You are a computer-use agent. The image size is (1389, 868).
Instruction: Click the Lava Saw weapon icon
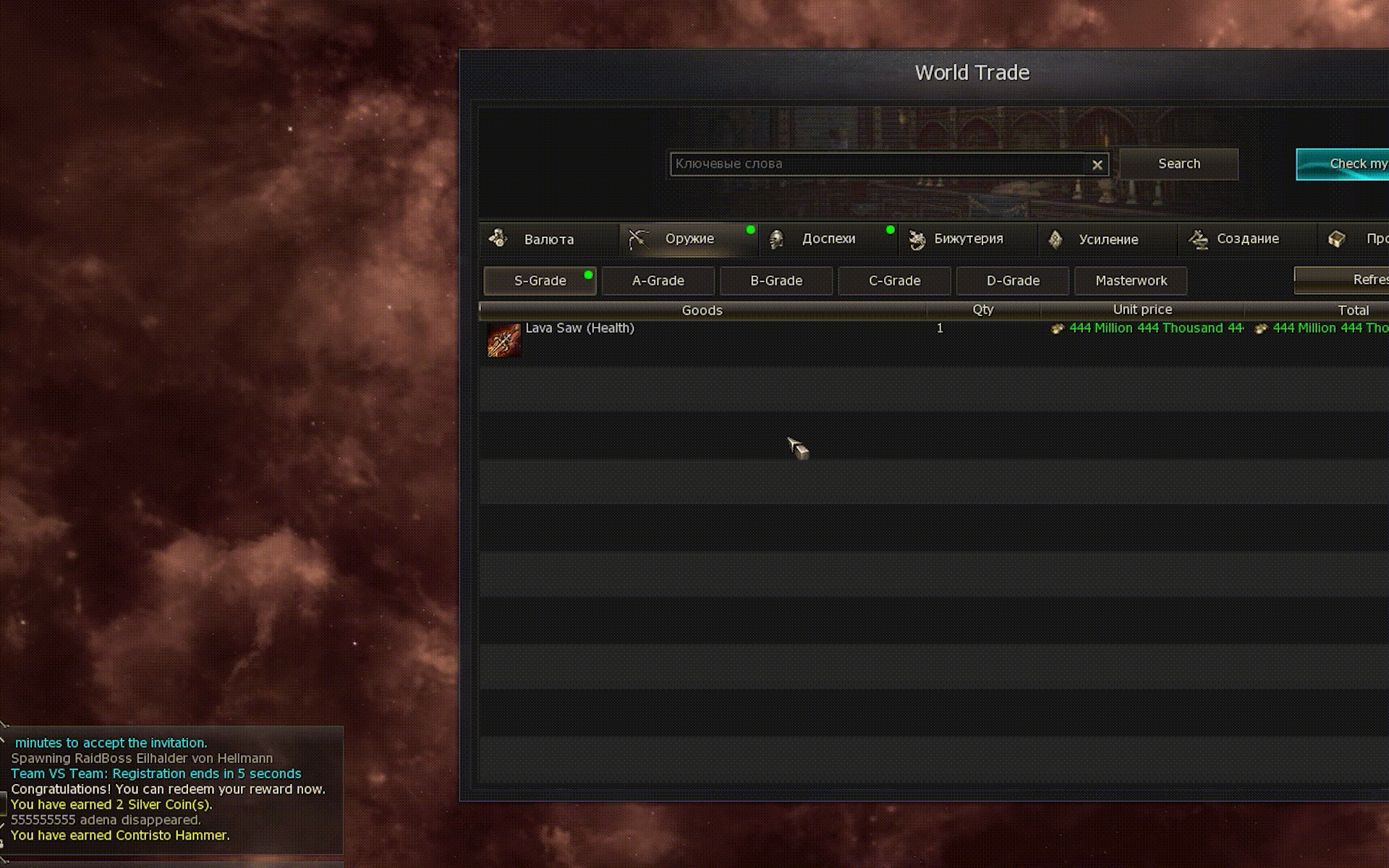504,340
